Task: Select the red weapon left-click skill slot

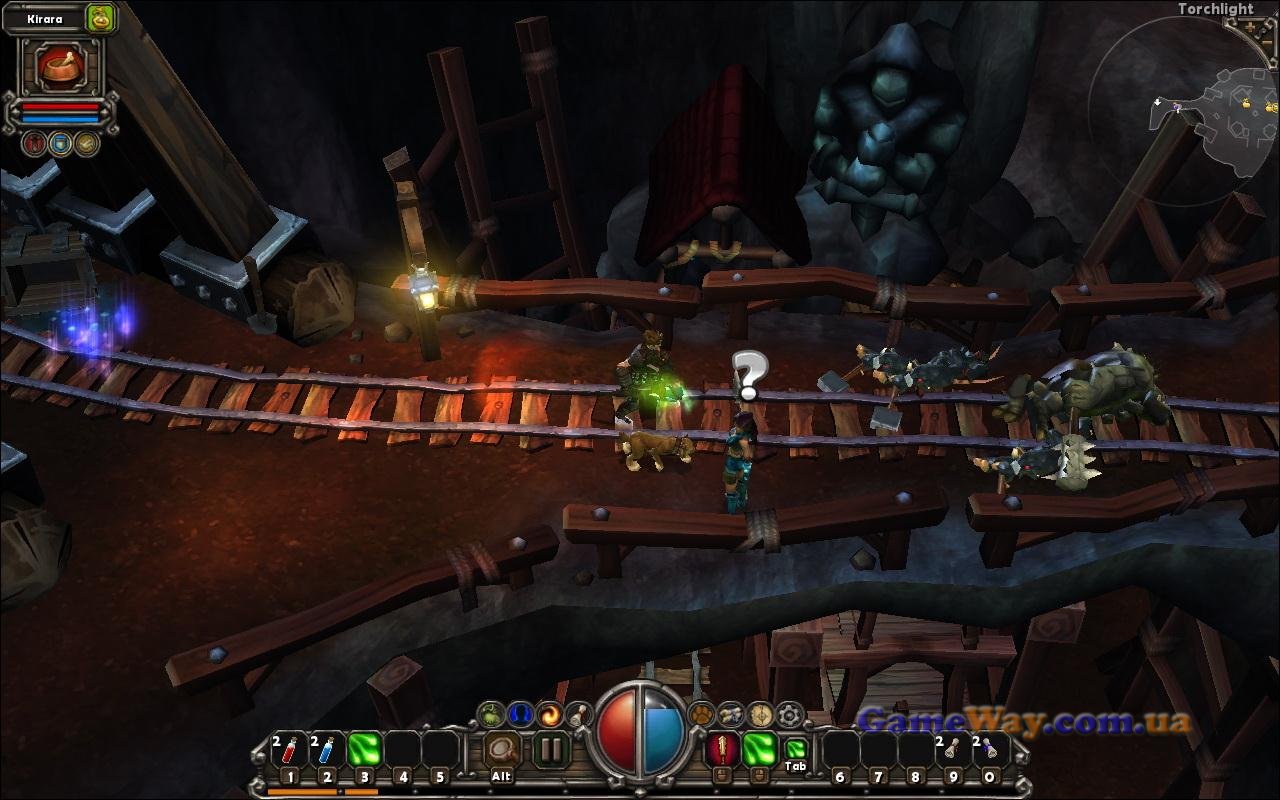Action: (x=722, y=748)
